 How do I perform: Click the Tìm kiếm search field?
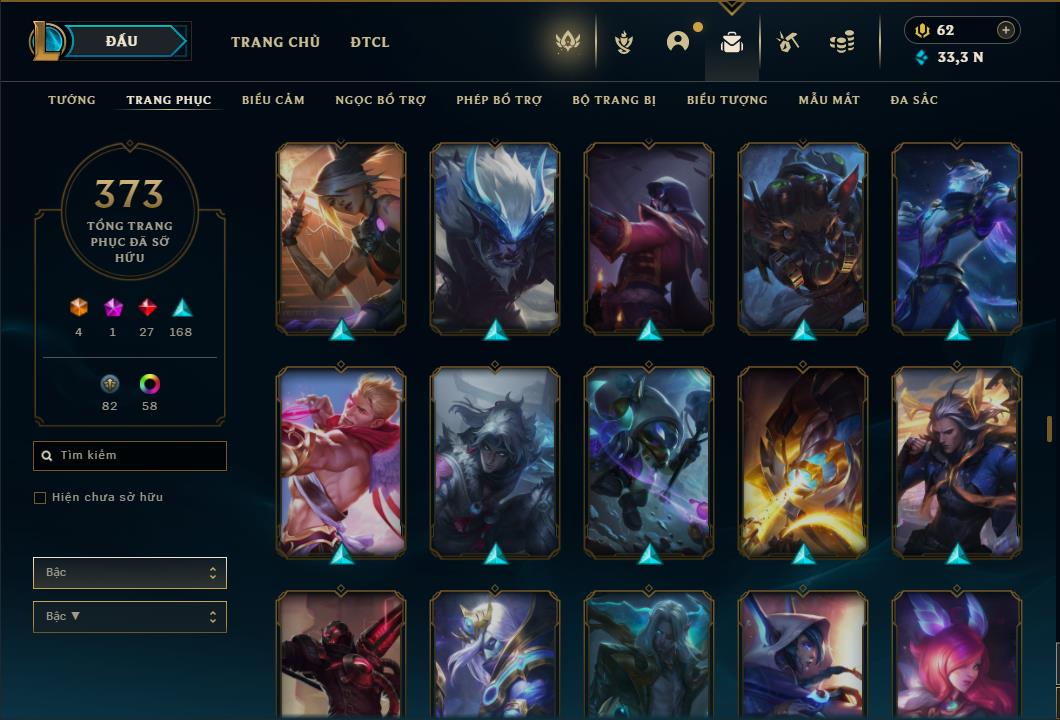130,456
